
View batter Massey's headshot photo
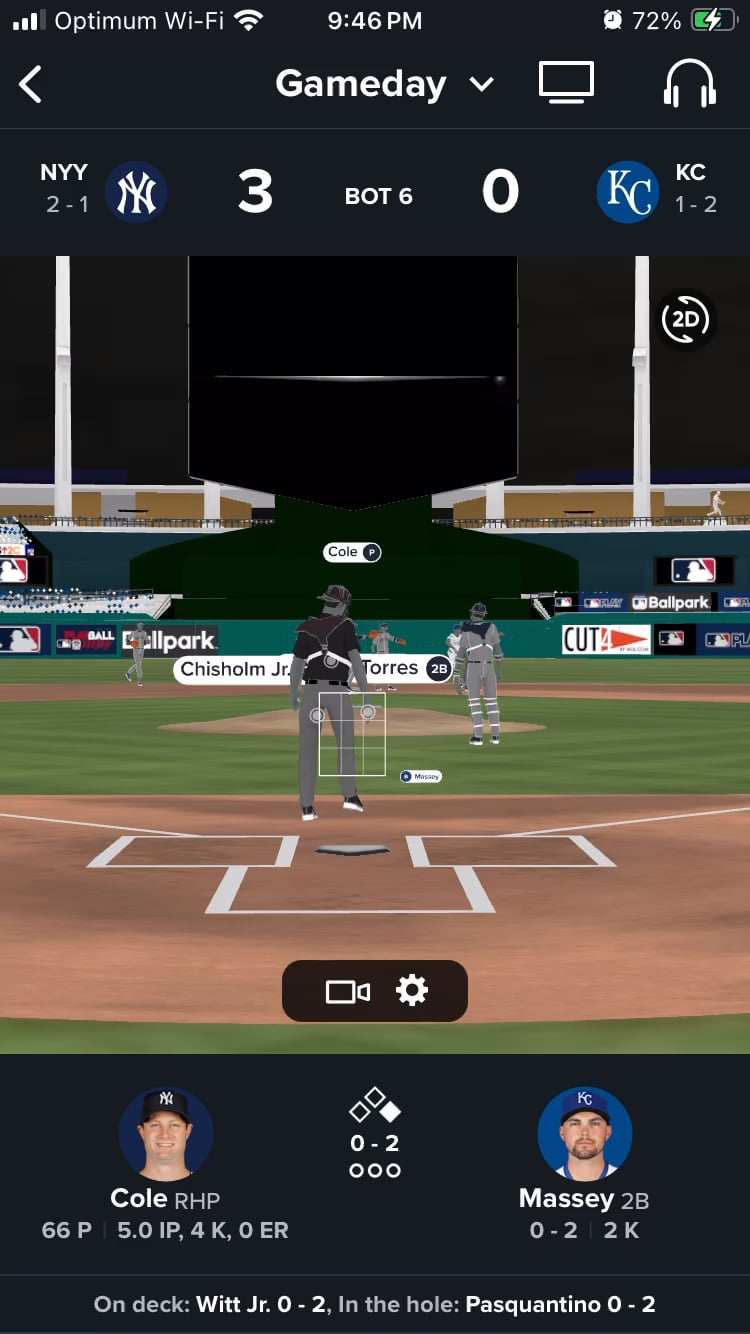click(585, 1134)
